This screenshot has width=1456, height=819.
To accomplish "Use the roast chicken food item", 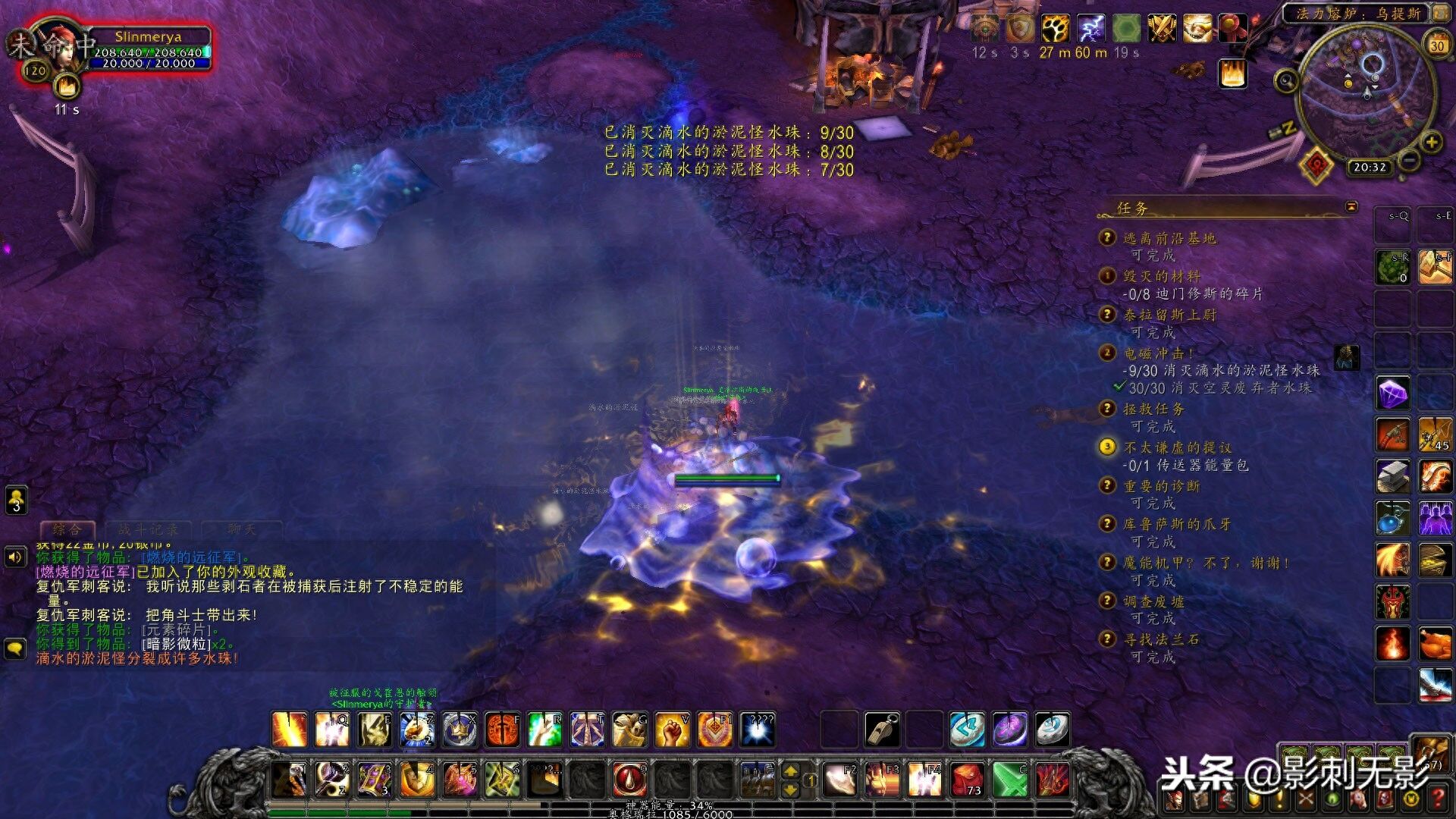I will [x=1435, y=644].
